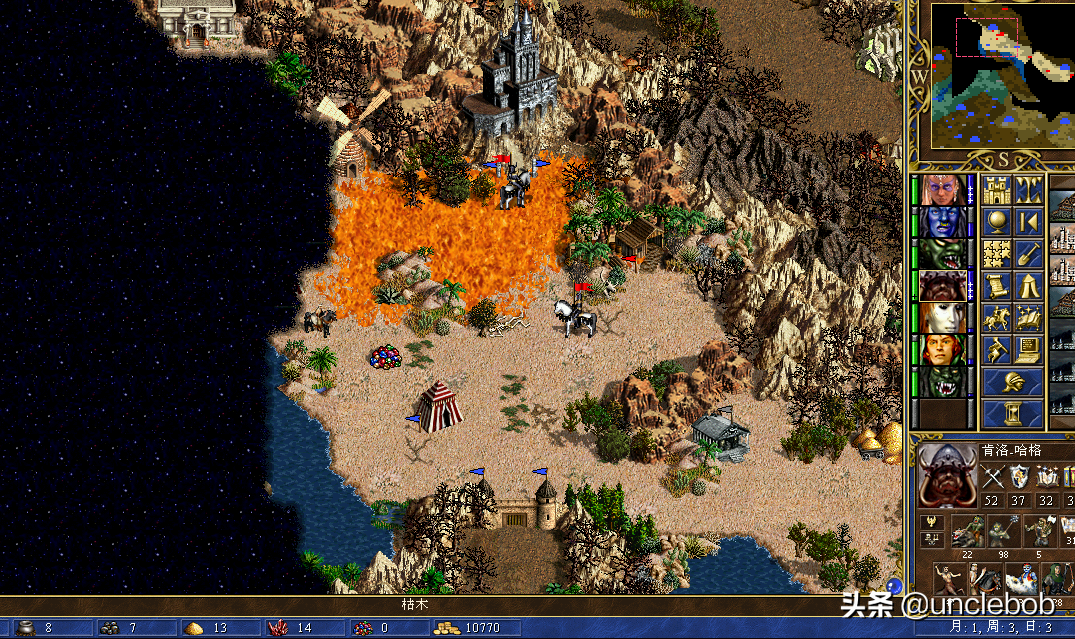Click the tent button

1029,286
